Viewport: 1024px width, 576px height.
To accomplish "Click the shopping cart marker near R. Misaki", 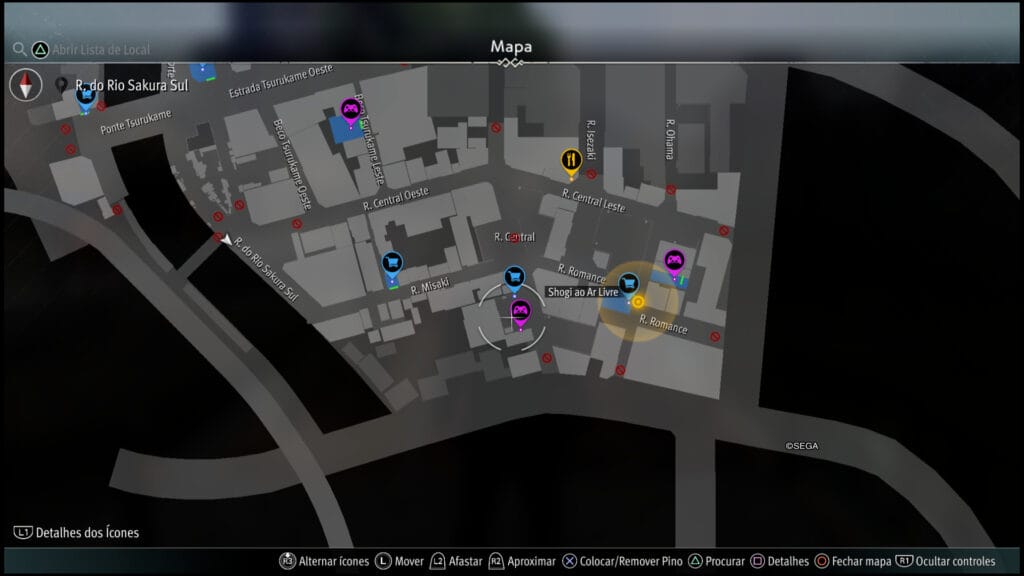I will click(392, 262).
